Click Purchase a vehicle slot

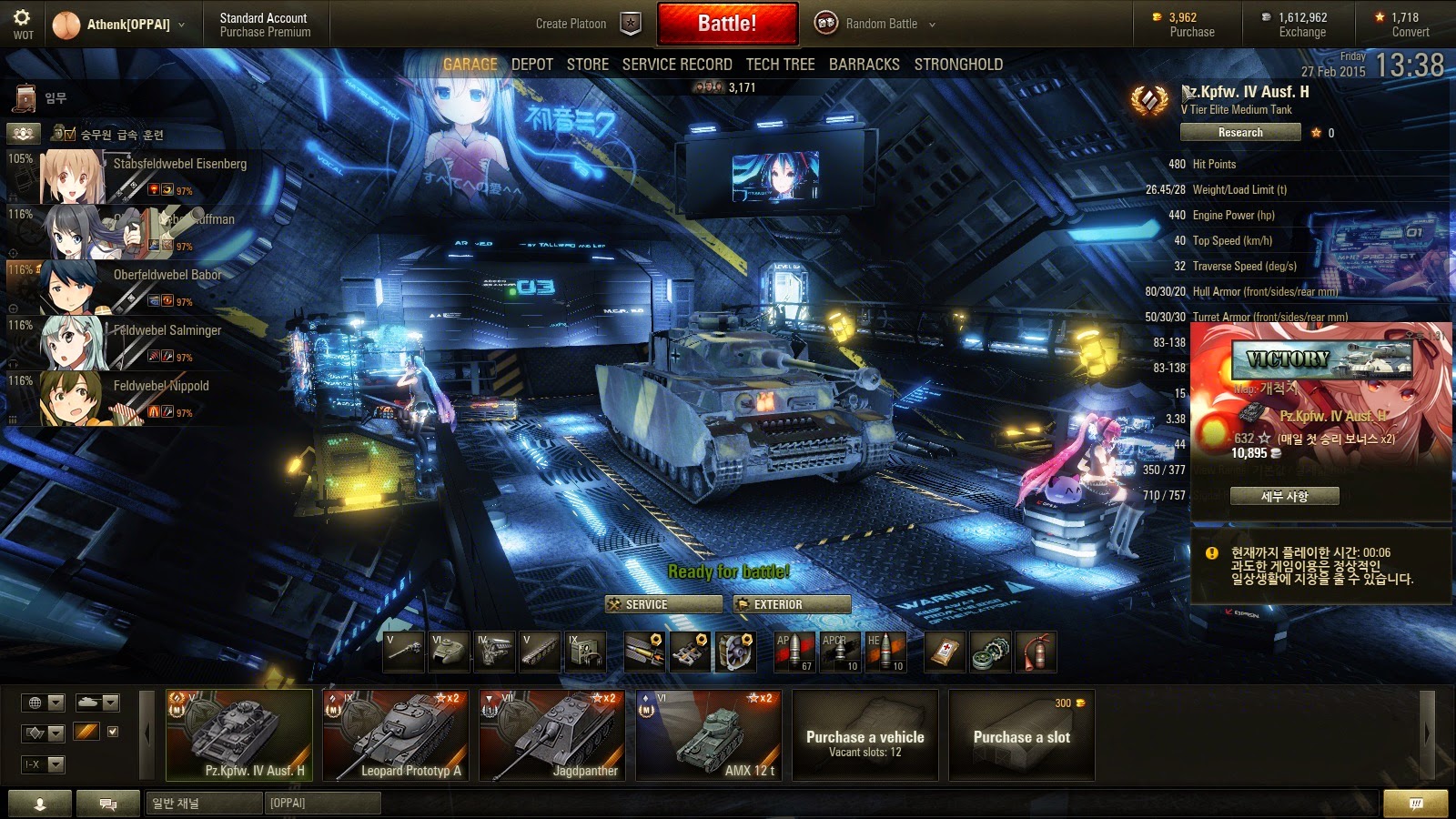[x=864, y=735]
